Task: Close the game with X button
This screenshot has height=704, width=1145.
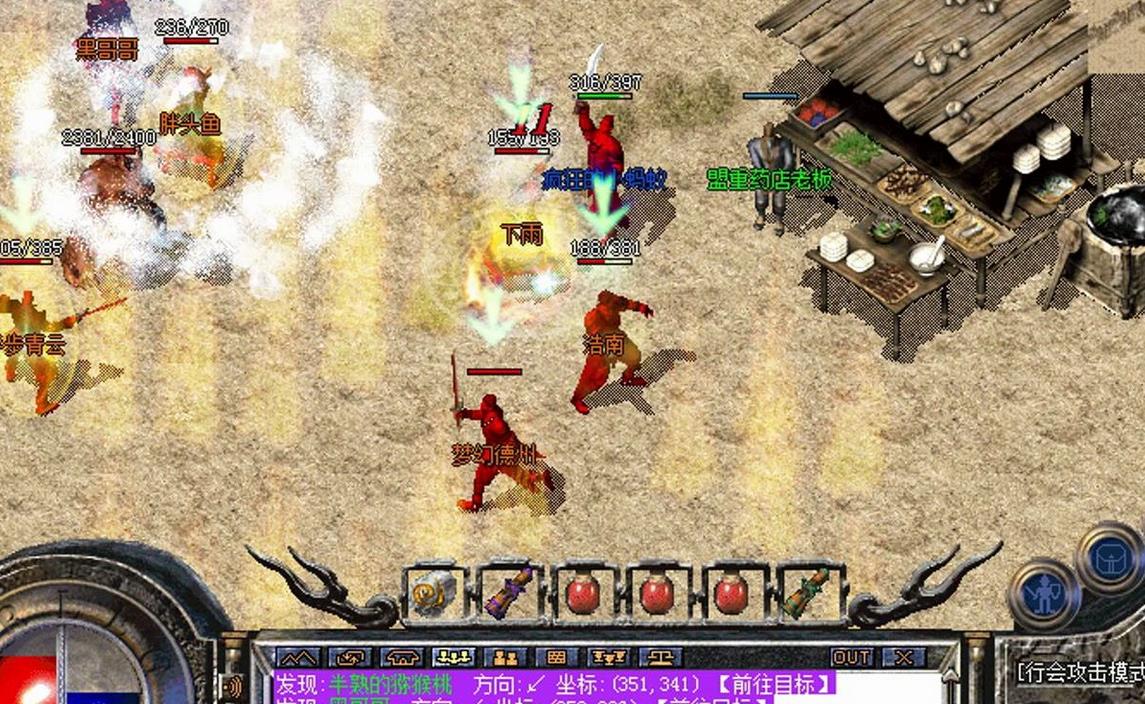Action: pos(903,657)
